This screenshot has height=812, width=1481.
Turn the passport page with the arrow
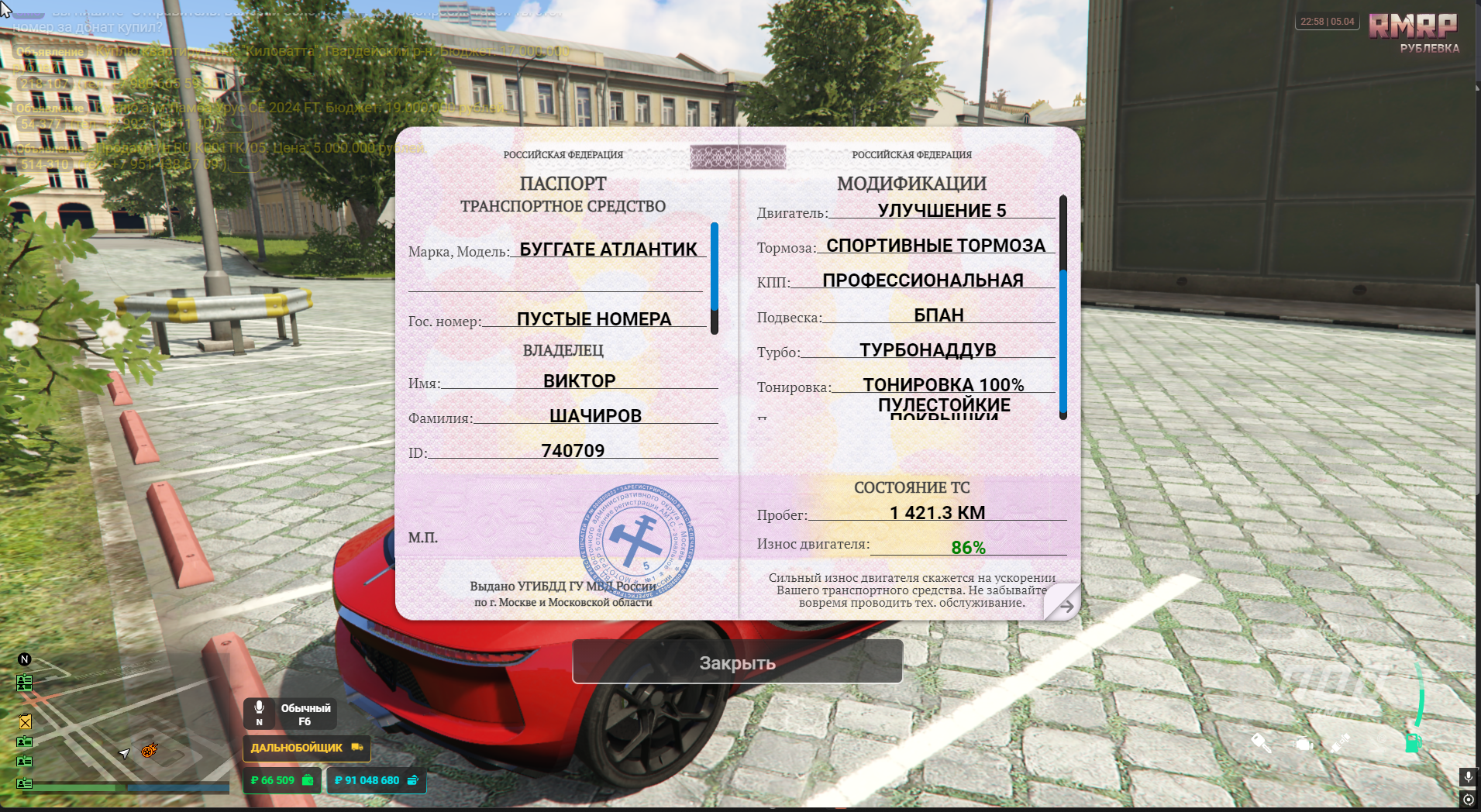coord(1065,605)
